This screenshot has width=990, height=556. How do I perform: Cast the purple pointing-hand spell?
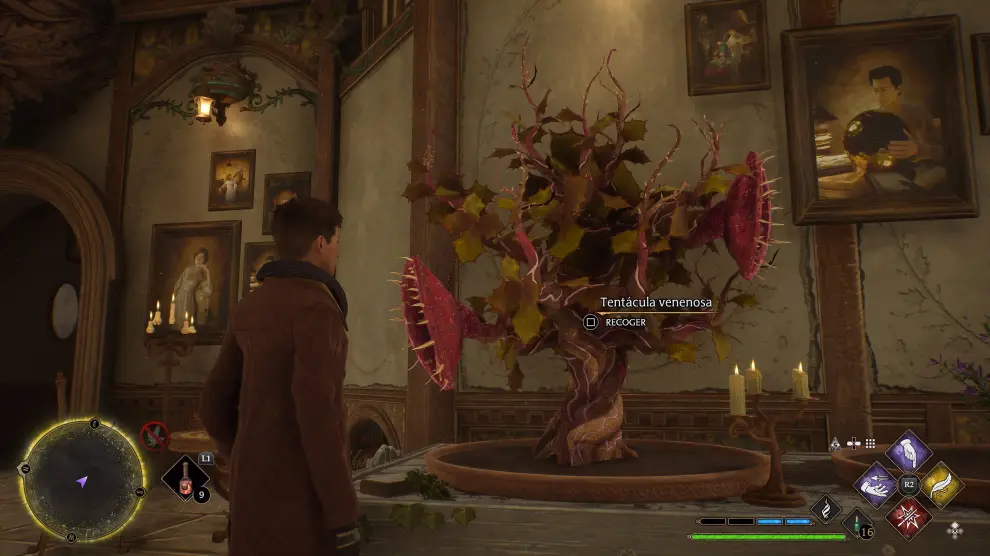click(909, 452)
